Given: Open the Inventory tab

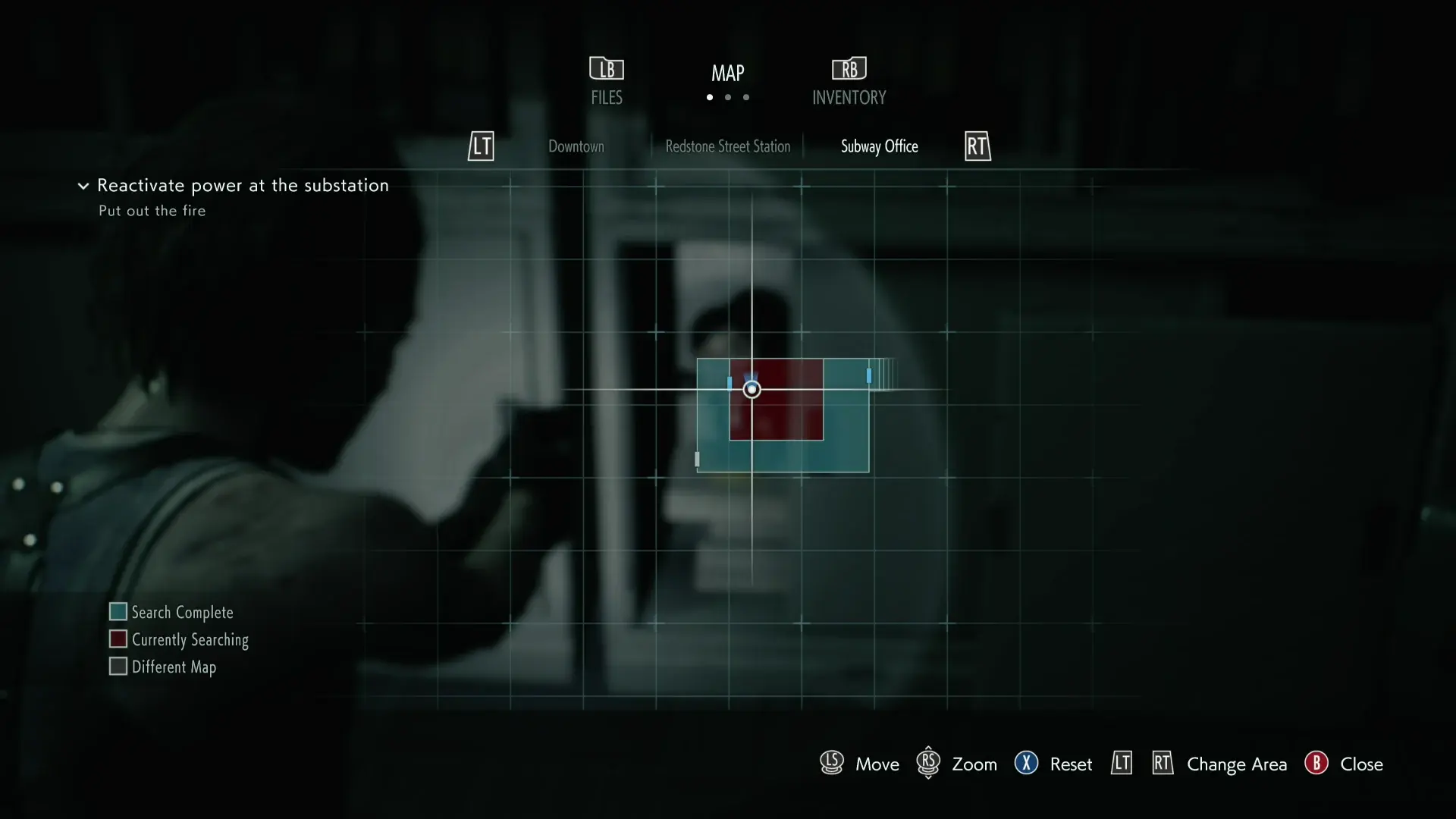Looking at the screenshot, I should tap(849, 82).
